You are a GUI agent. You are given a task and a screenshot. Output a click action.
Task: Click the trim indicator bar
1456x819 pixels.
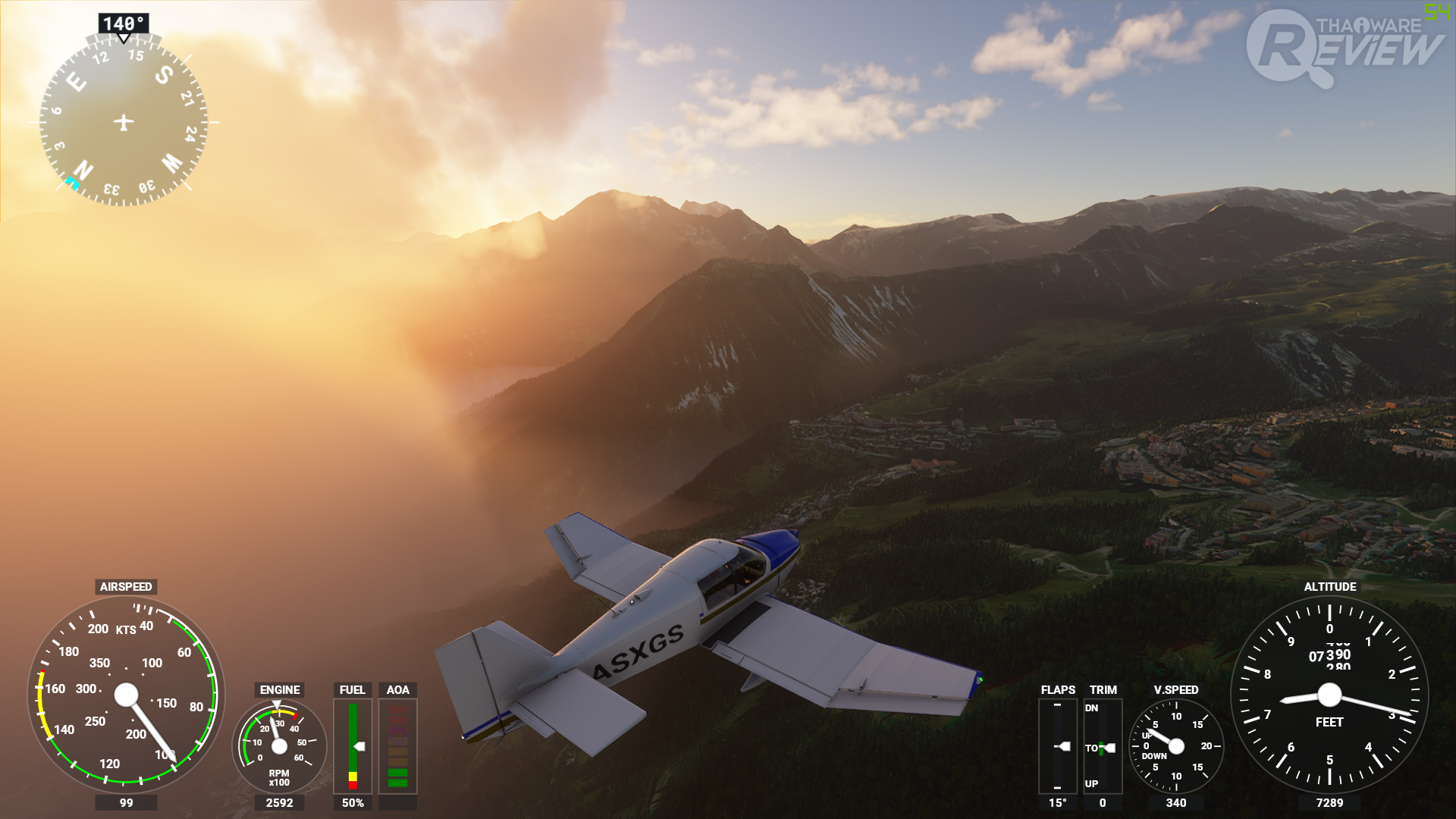1103,746
